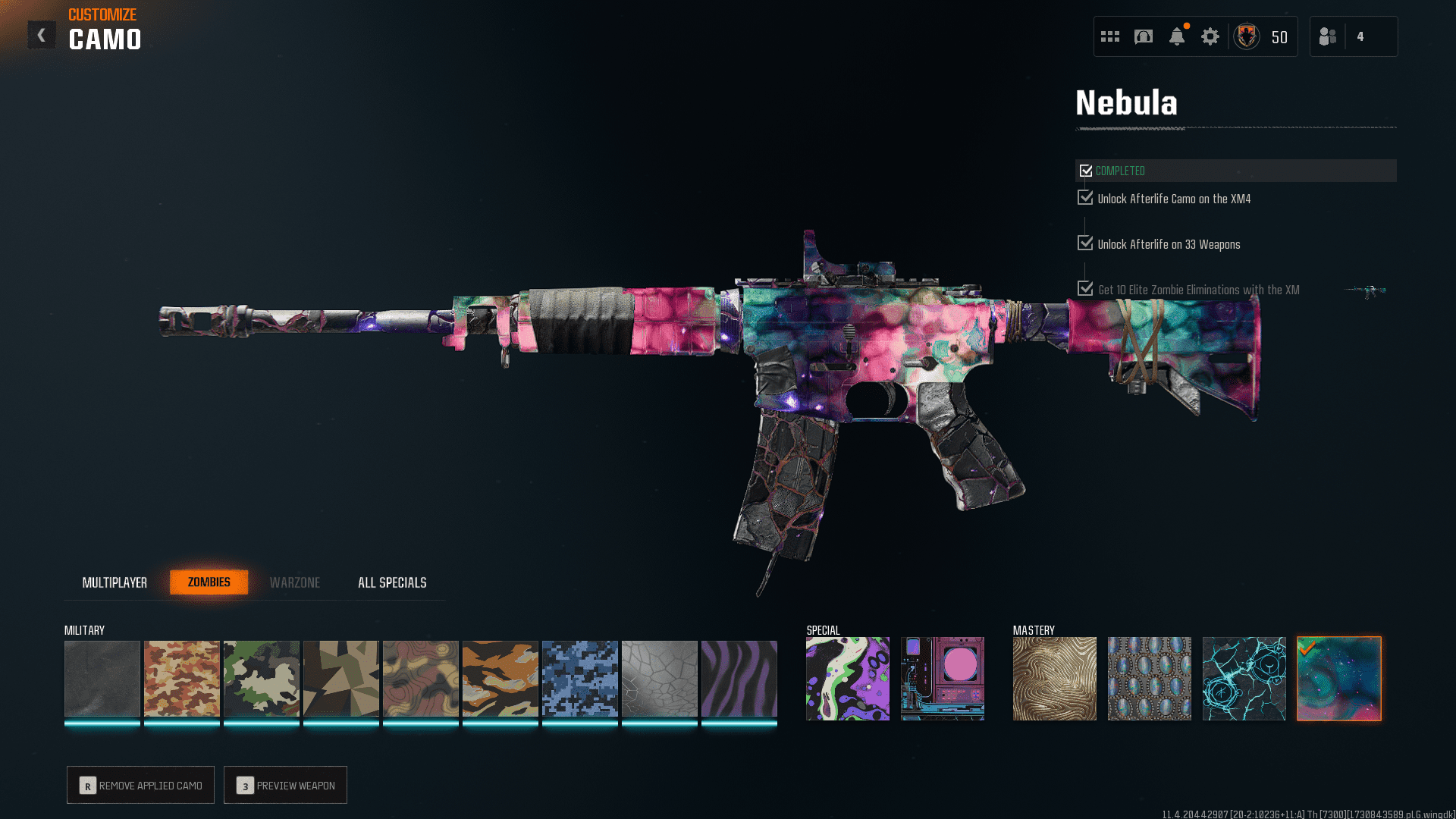Open the All Specials tab
Viewport: 1456px width, 819px height.
click(x=392, y=582)
